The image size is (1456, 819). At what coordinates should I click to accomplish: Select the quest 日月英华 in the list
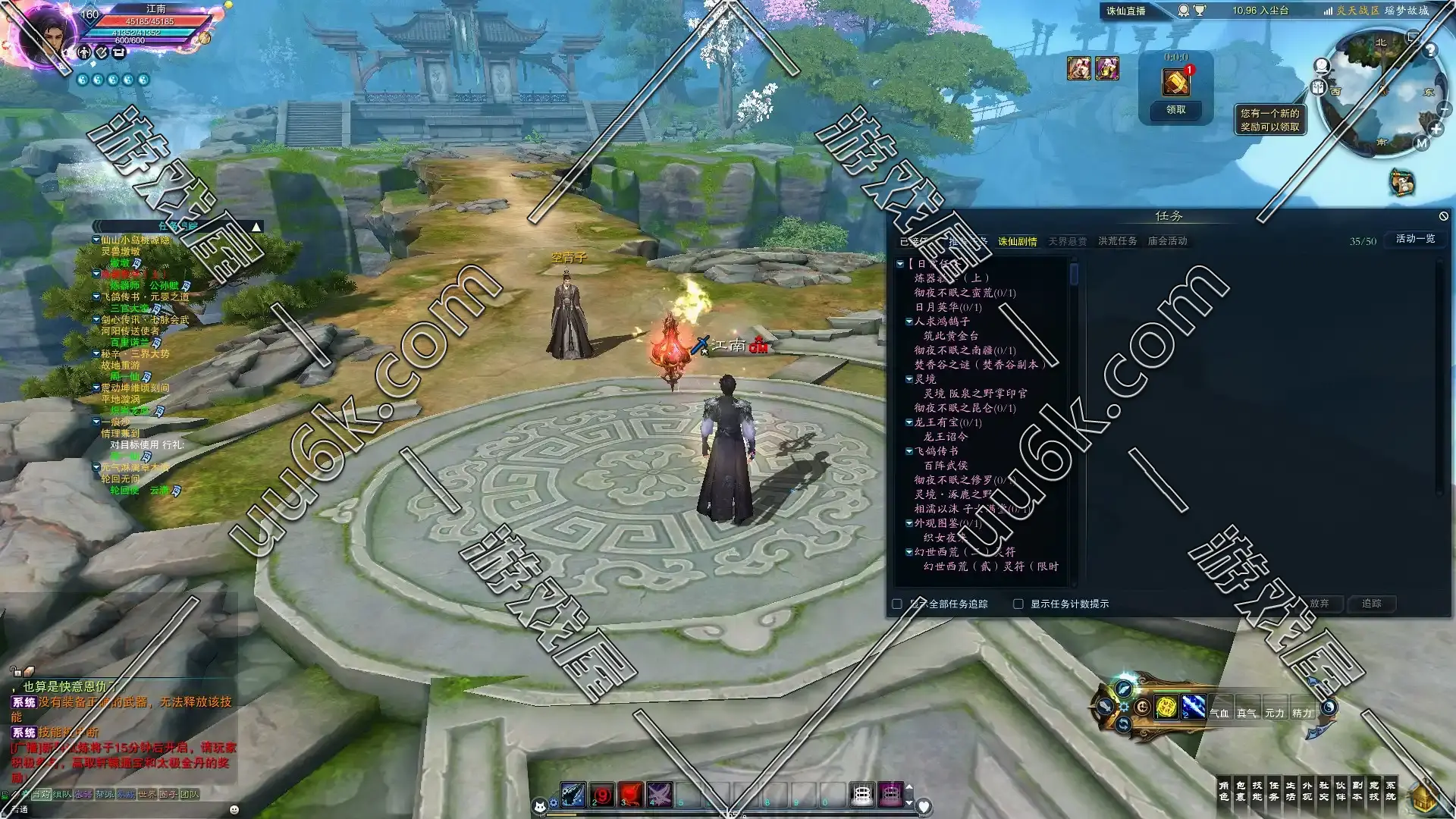pos(948,307)
